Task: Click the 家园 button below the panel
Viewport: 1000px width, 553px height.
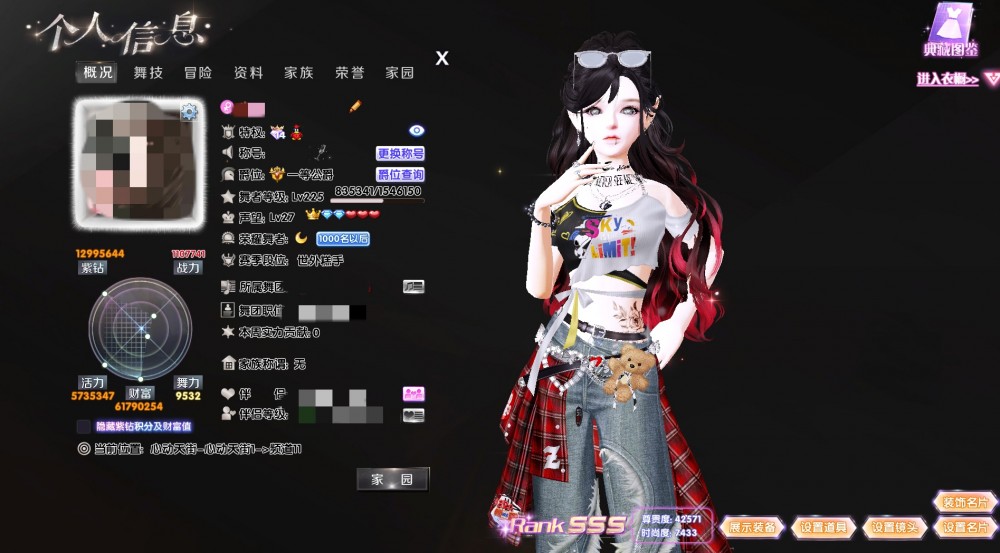Action: click(x=392, y=480)
